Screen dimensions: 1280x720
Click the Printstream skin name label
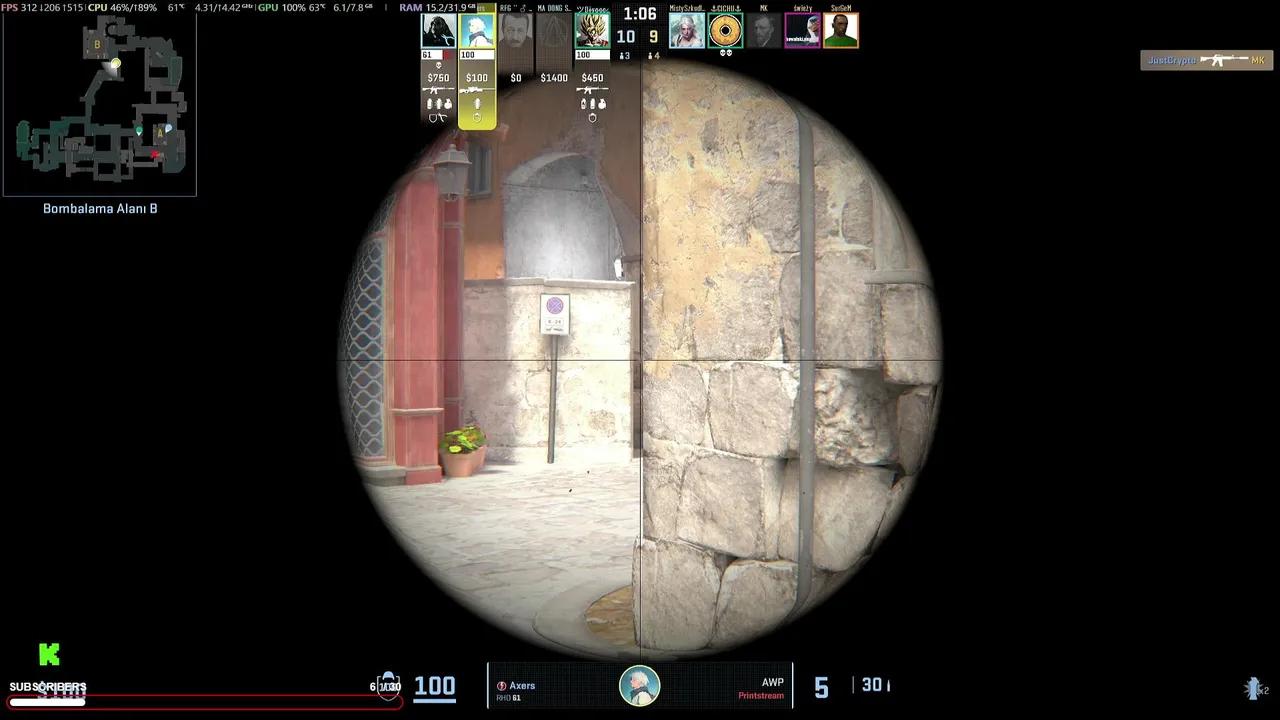pyautogui.click(x=761, y=696)
